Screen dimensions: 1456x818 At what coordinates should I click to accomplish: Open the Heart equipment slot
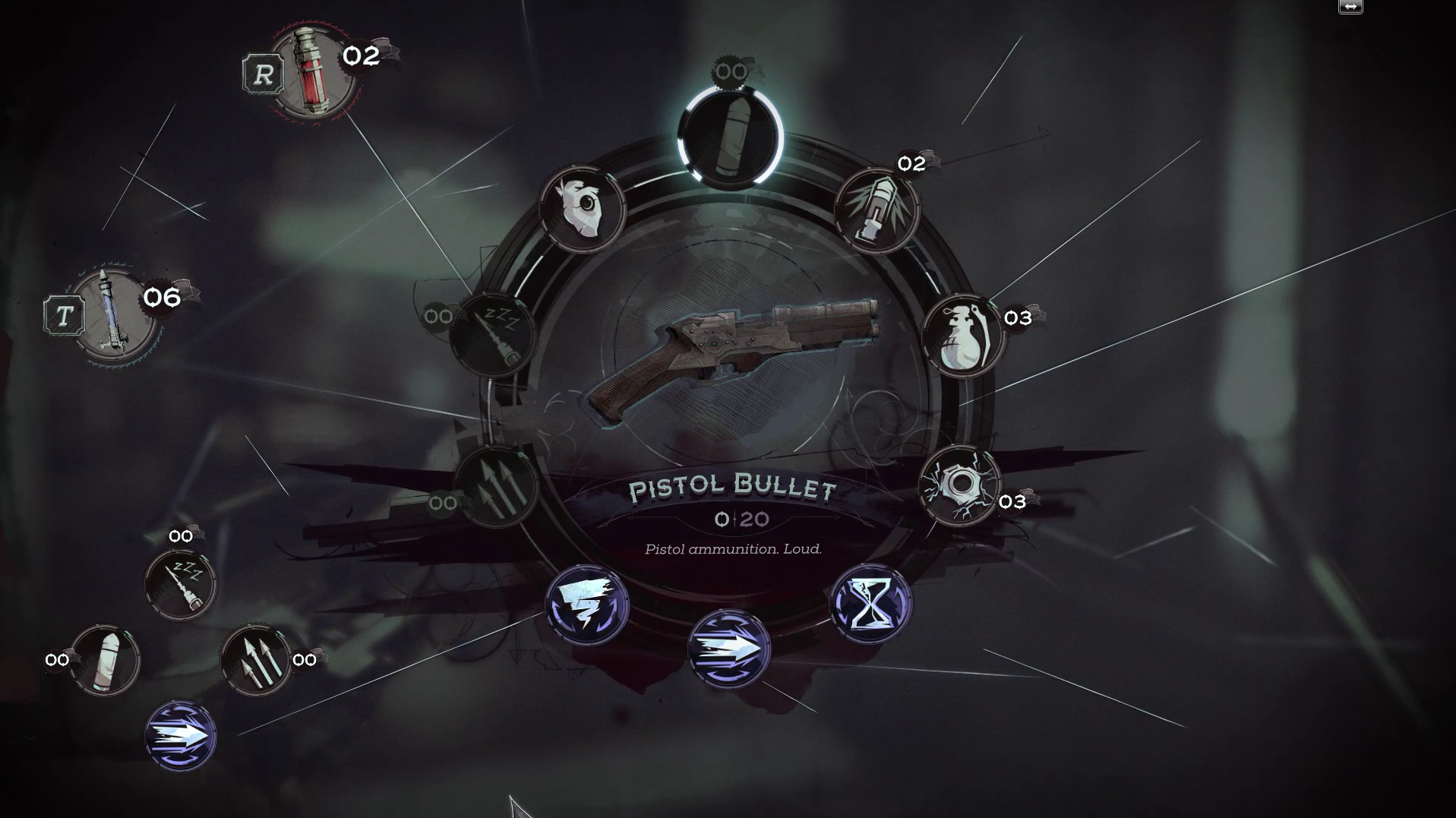click(583, 209)
